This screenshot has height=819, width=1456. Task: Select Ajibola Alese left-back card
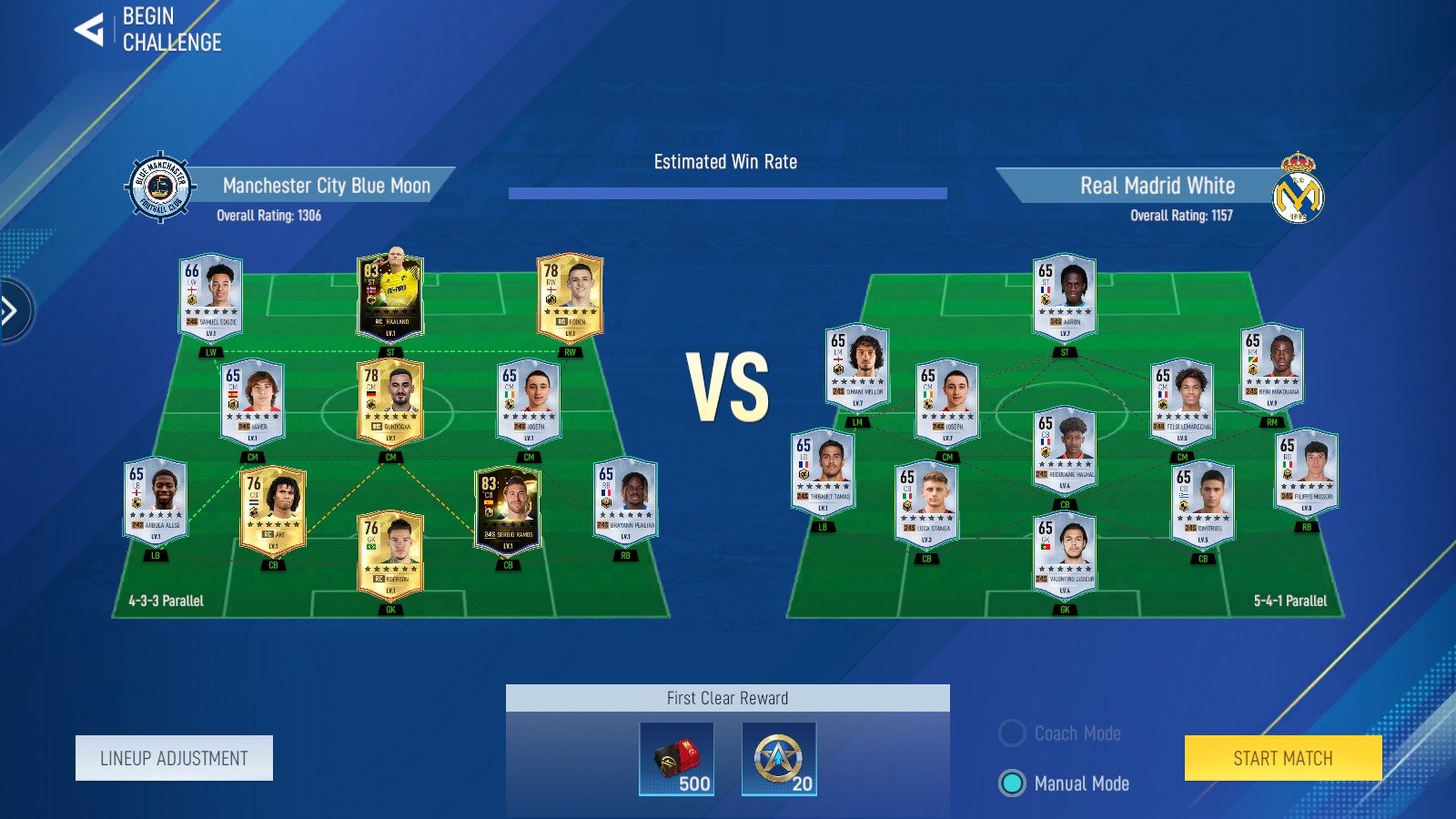pyautogui.click(x=156, y=500)
